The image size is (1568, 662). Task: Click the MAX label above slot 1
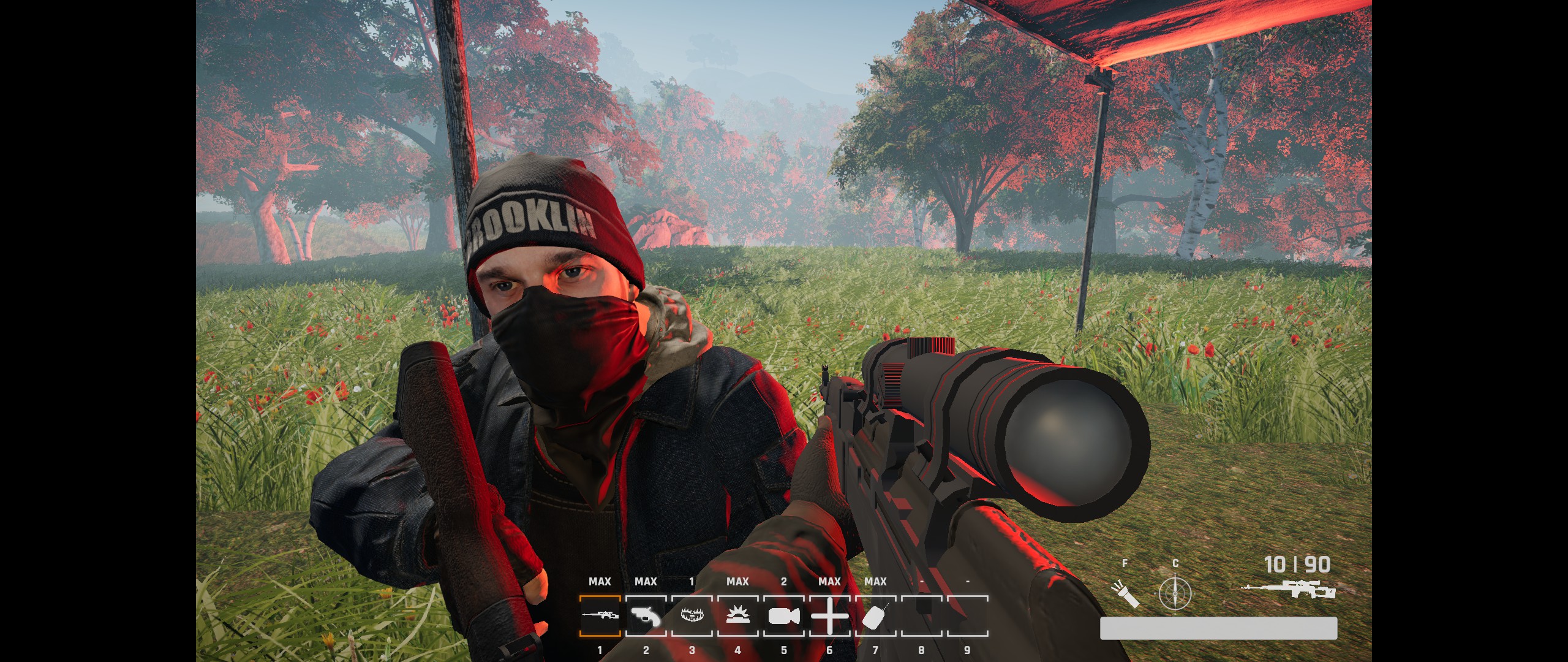point(601,581)
